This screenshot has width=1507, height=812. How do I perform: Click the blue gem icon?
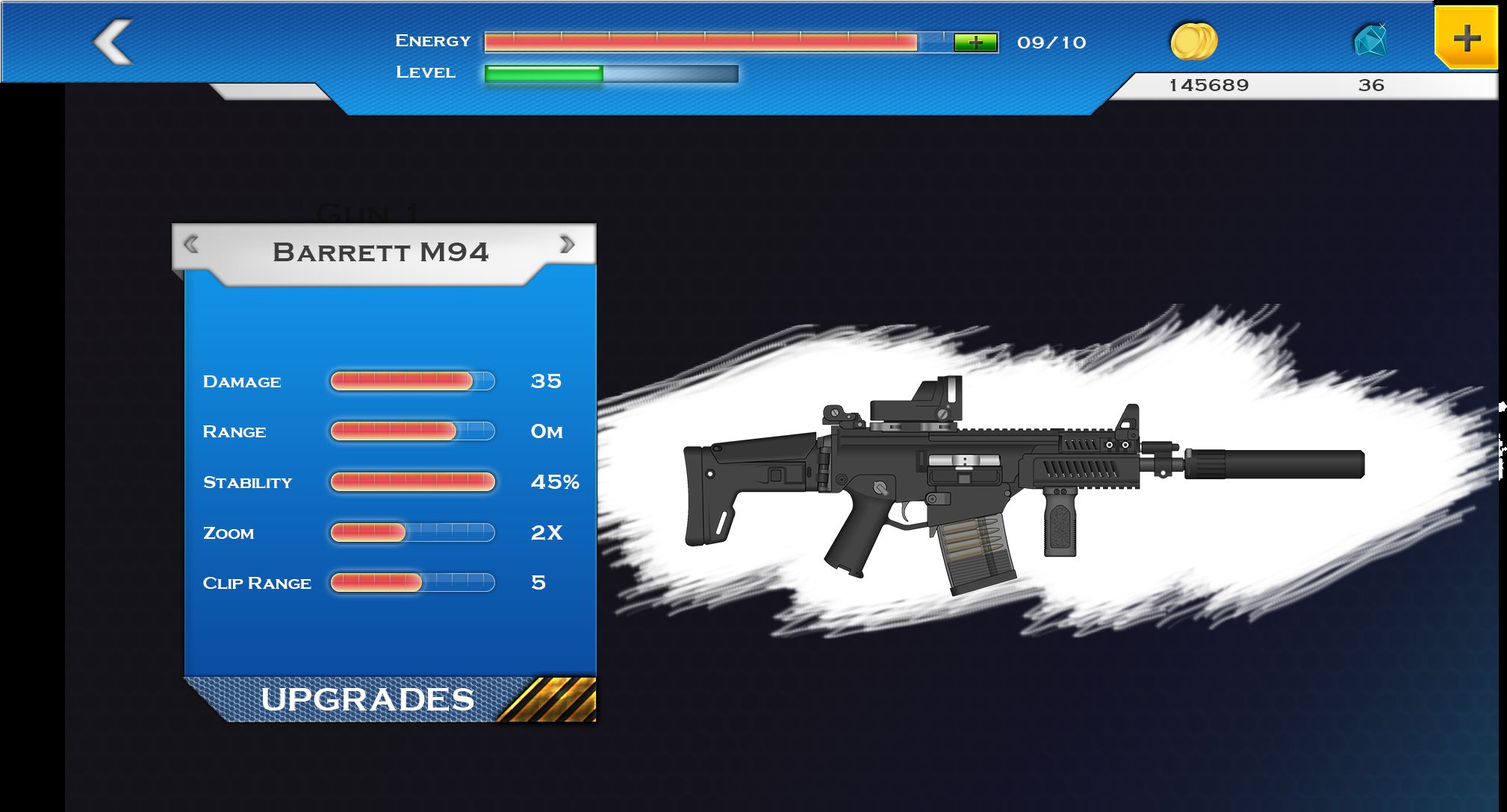1370,40
